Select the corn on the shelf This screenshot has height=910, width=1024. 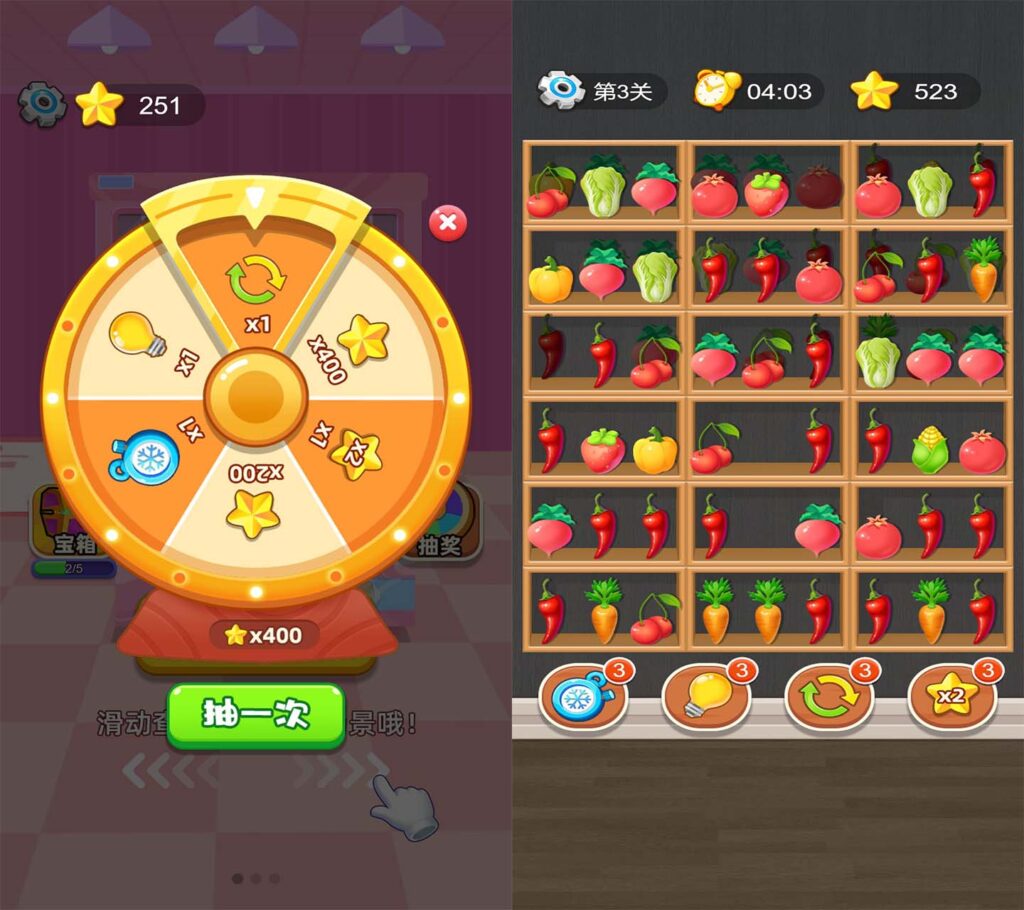click(x=929, y=451)
